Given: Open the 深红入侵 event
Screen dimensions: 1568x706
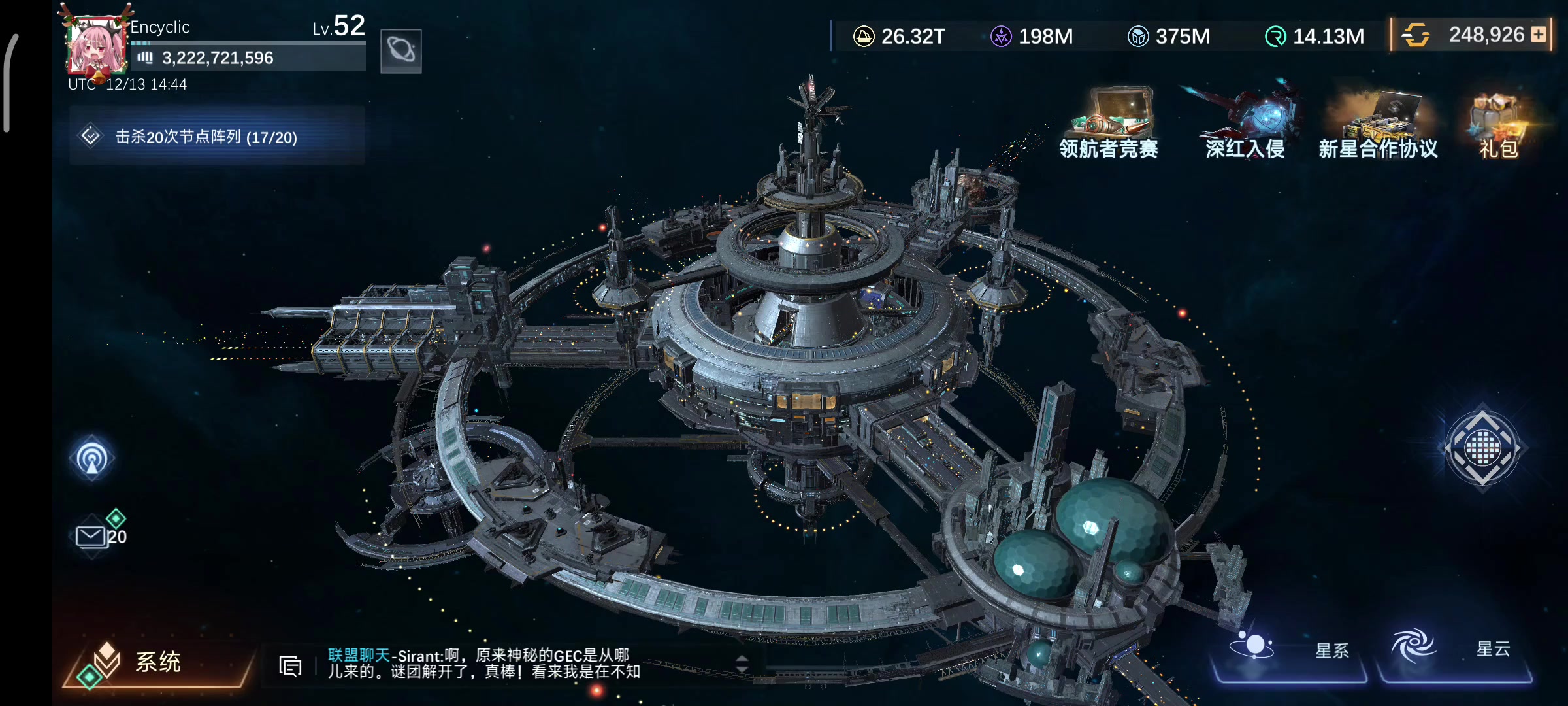Looking at the screenshot, I should coord(1245,124).
